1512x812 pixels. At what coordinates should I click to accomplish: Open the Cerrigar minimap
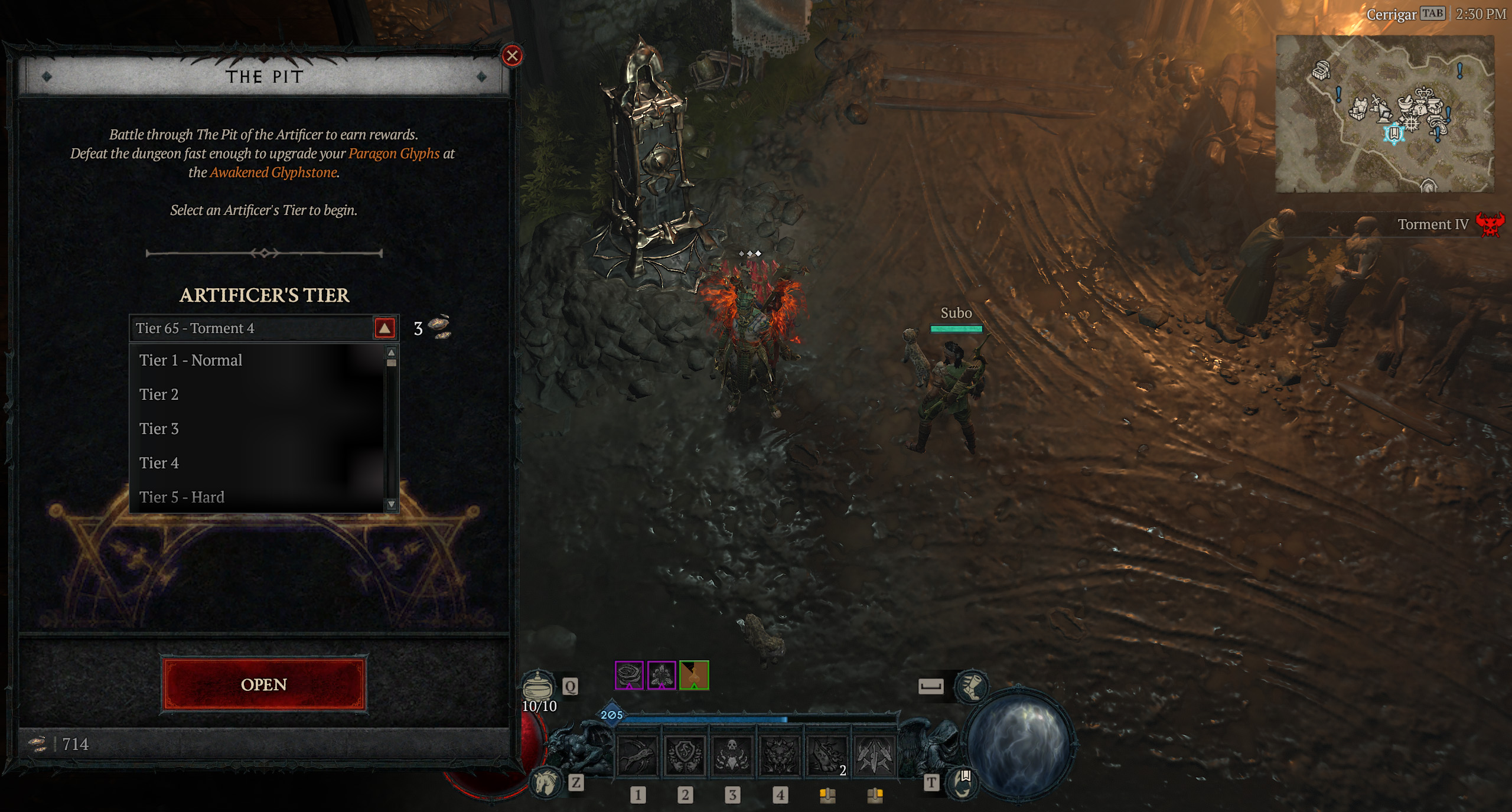pos(1384,113)
